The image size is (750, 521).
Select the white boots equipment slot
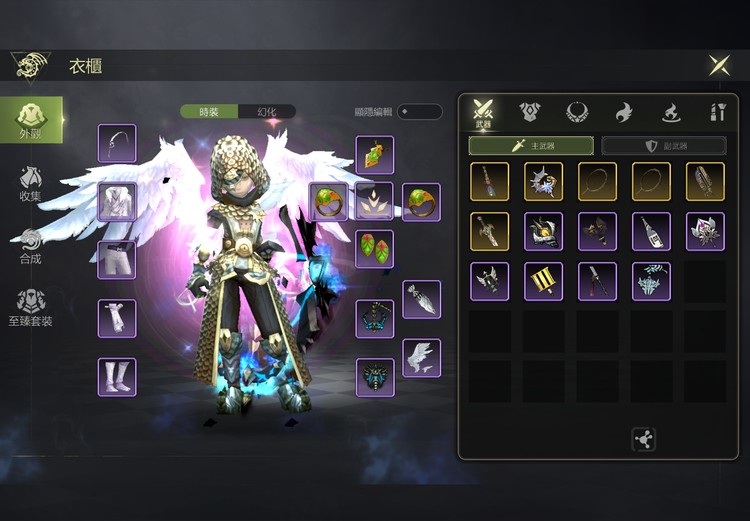pyautogui.click(x=117, y=377)
